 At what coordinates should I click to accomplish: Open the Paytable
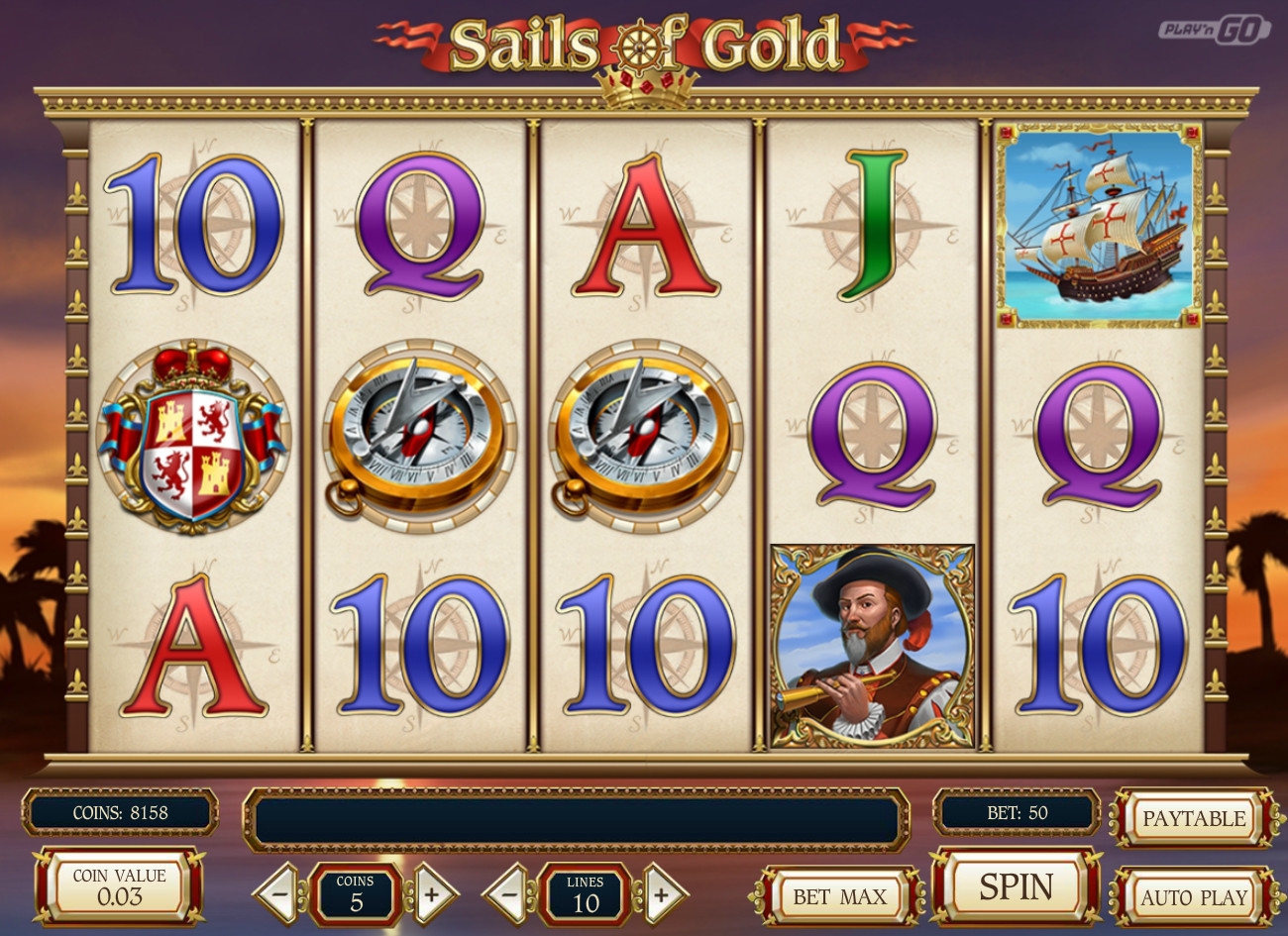pos(1193,819)
